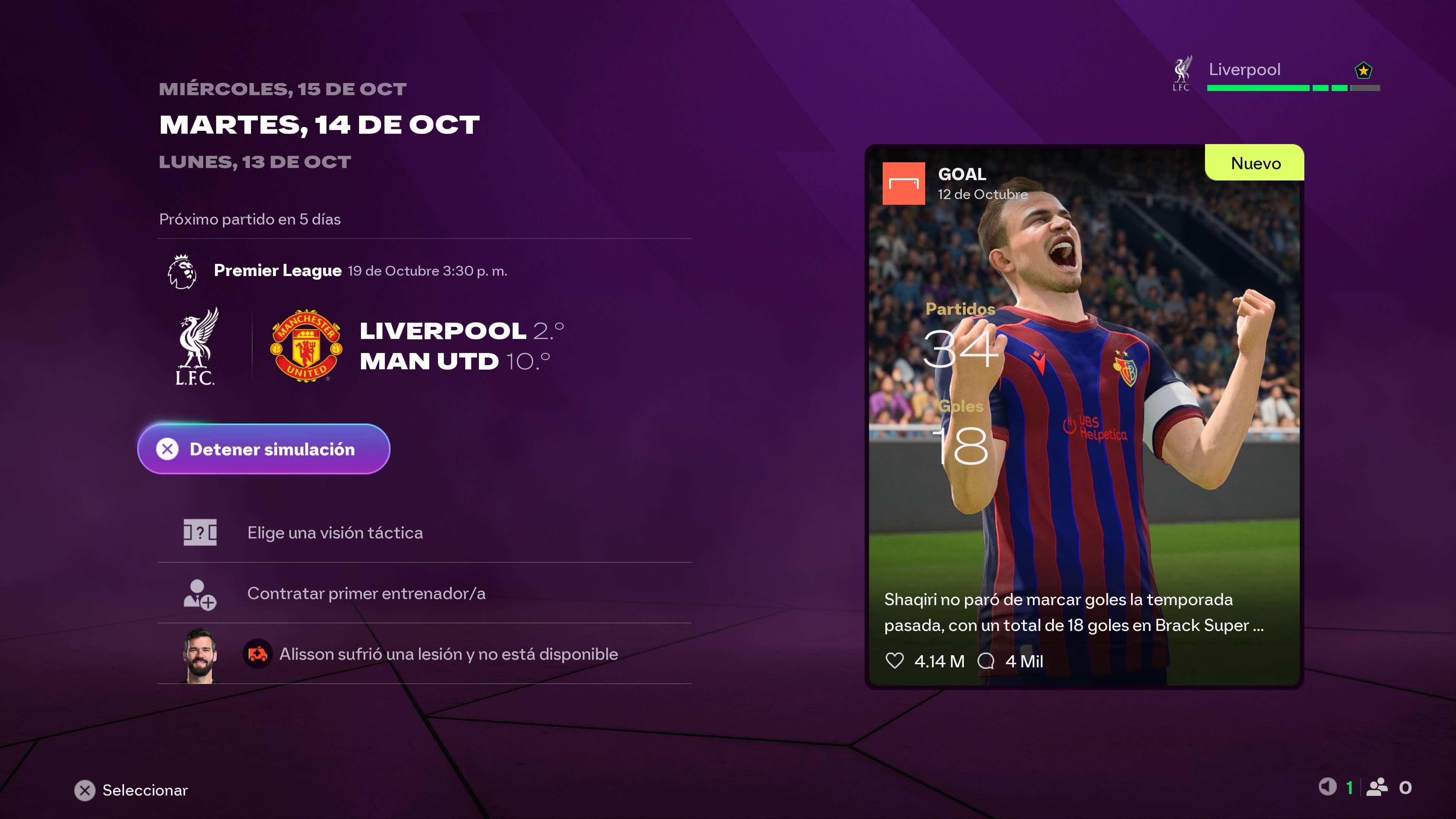Like the Shaqiri news post
The image size is (1456, 819).
(895, 661)
